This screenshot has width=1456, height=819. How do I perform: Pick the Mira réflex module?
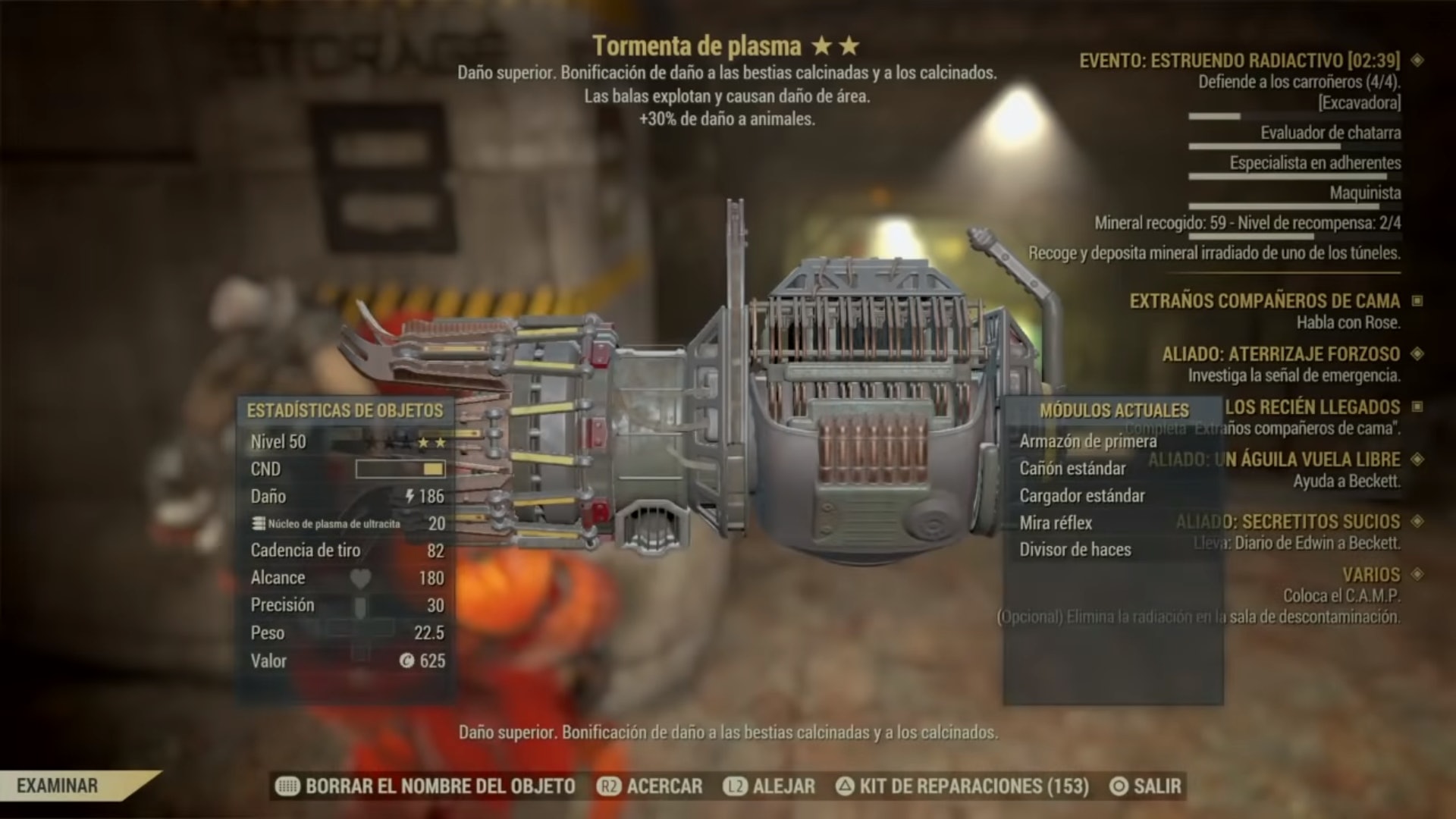pyautogui.click(x=1056, y=523)
